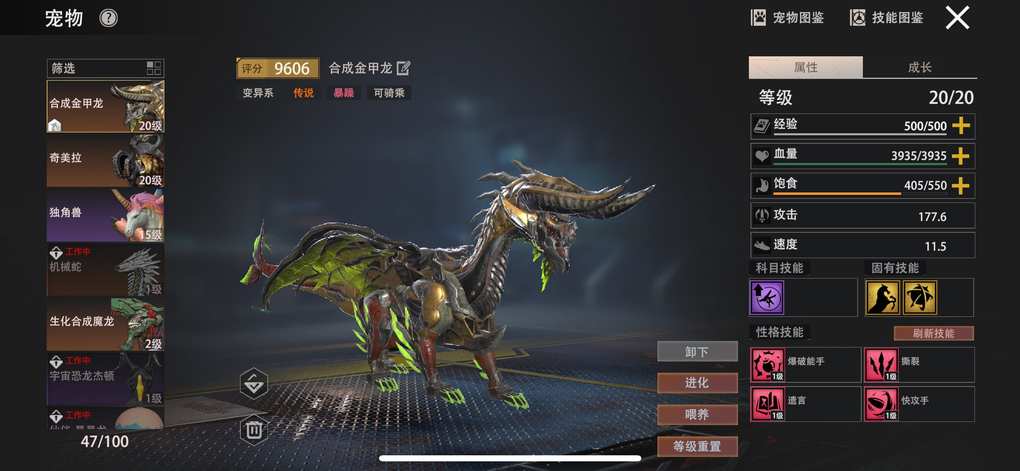
Task: Select 奇美拉 in the pet list
Action: pos(105,161)
